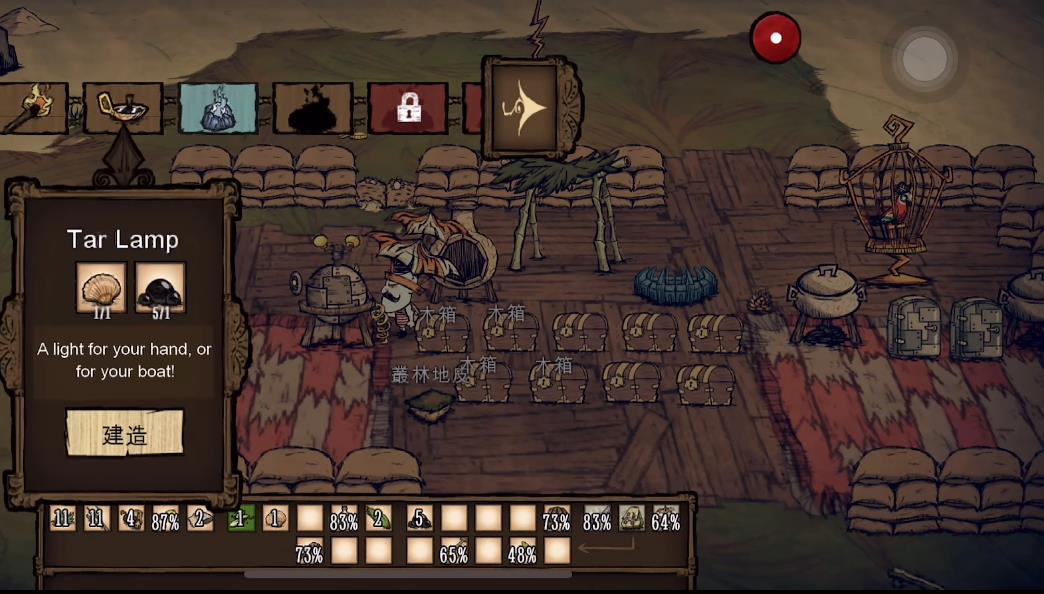This screenshot has height=594, width=1044.
Task: Select the inventory item at 65% durability
Action: (454, 552)
